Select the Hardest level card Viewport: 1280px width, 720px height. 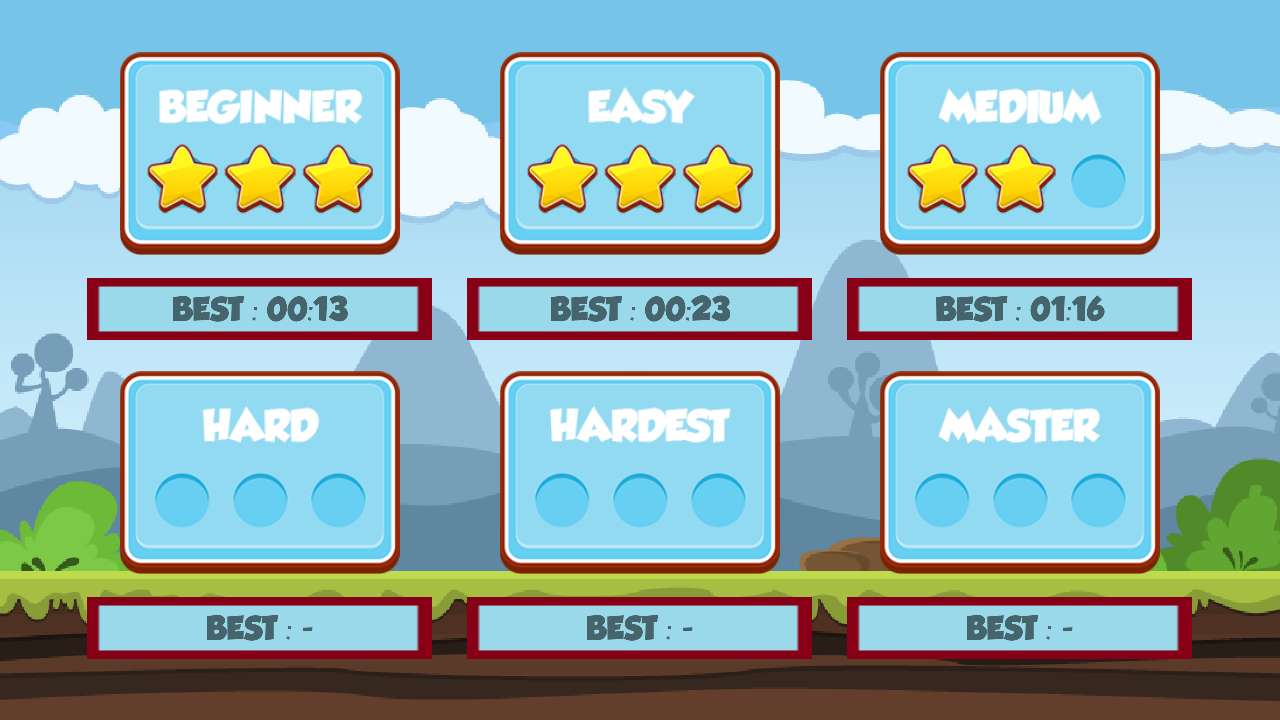(640, 470)
